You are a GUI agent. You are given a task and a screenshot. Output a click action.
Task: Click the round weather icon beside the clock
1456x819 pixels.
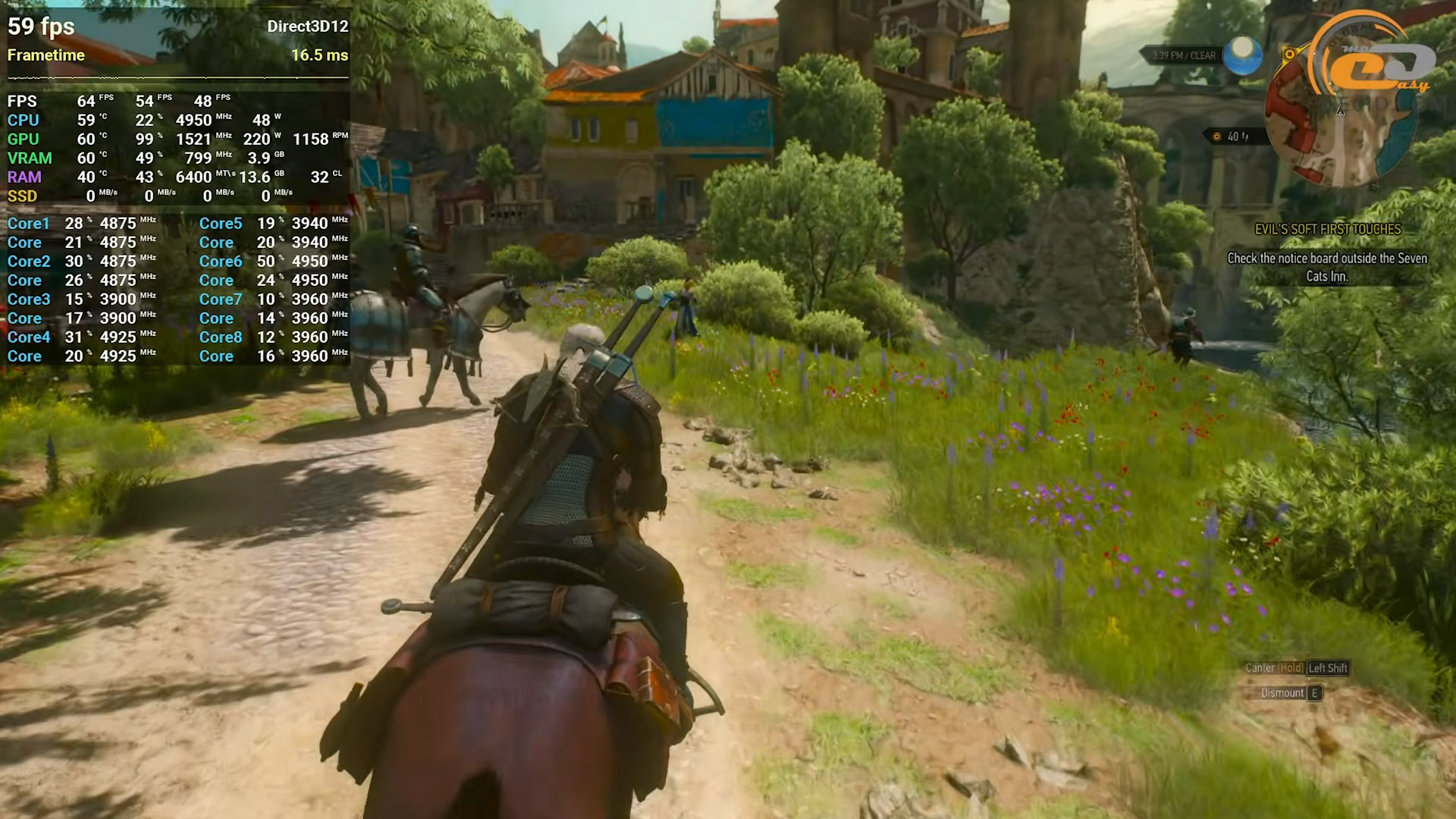point(1244,55)
